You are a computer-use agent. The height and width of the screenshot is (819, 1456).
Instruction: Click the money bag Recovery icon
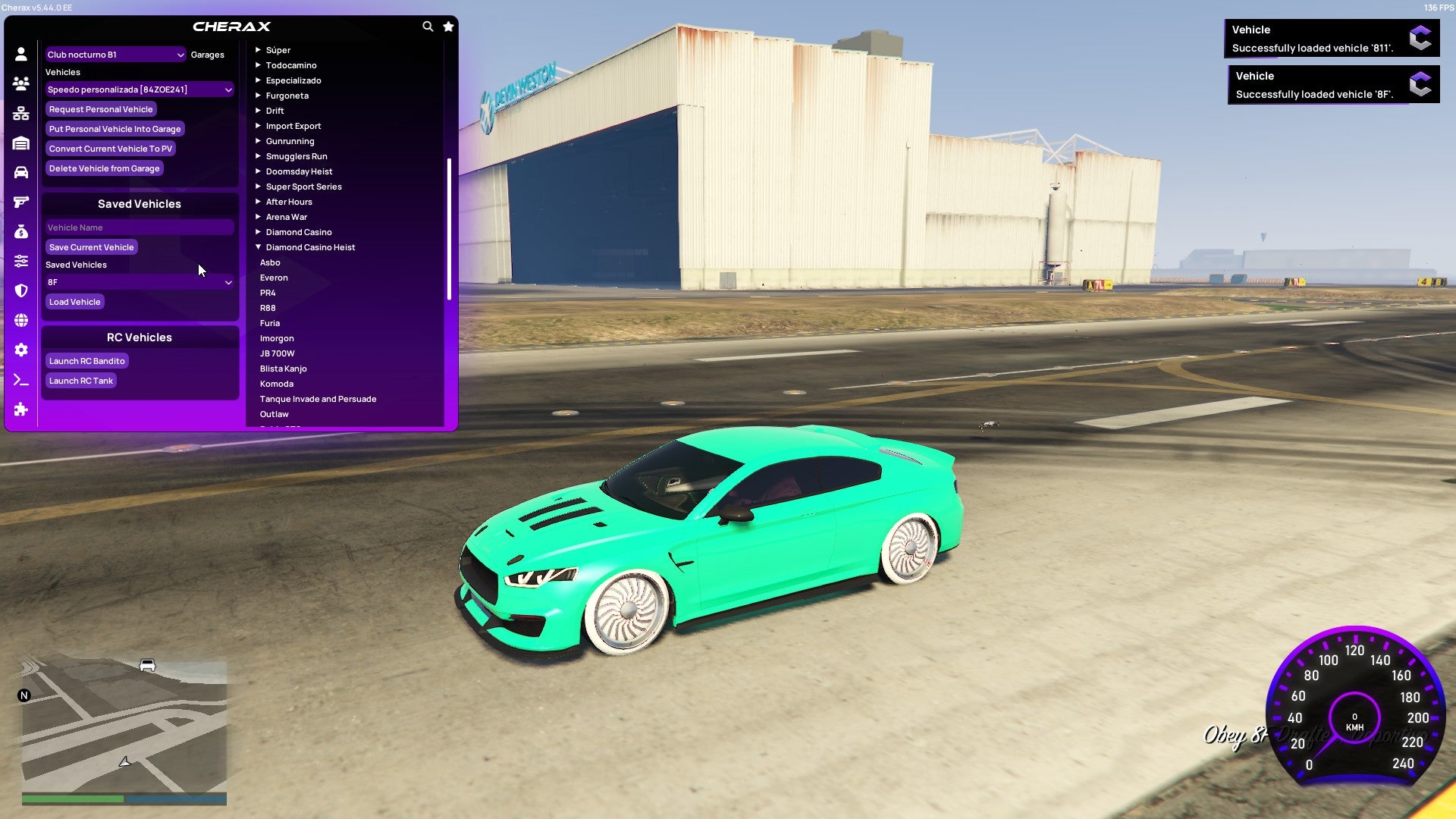tap(20, 231)
